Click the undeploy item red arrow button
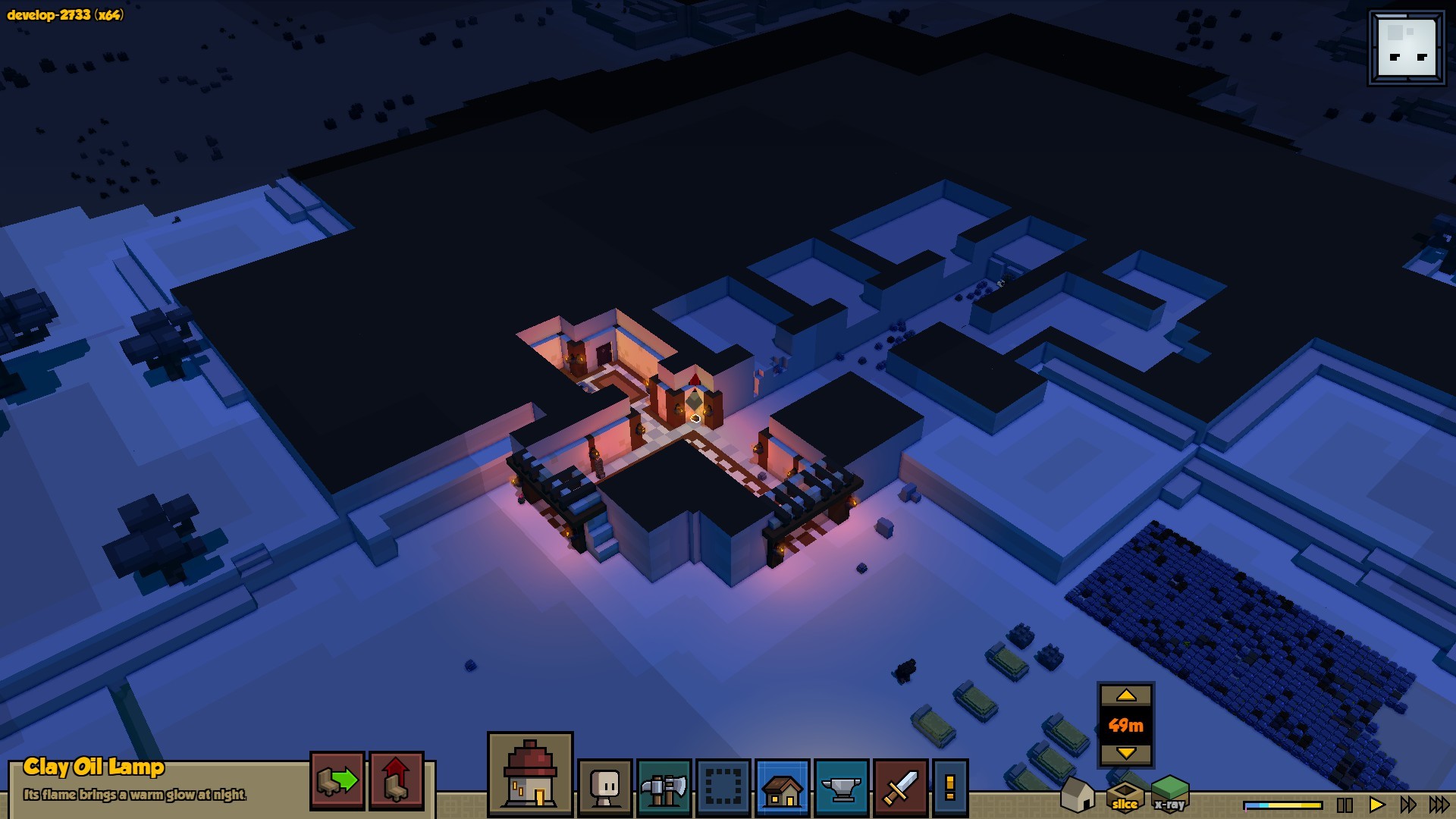Viewport: 1456px width, 819px height. tap(396, 780)
